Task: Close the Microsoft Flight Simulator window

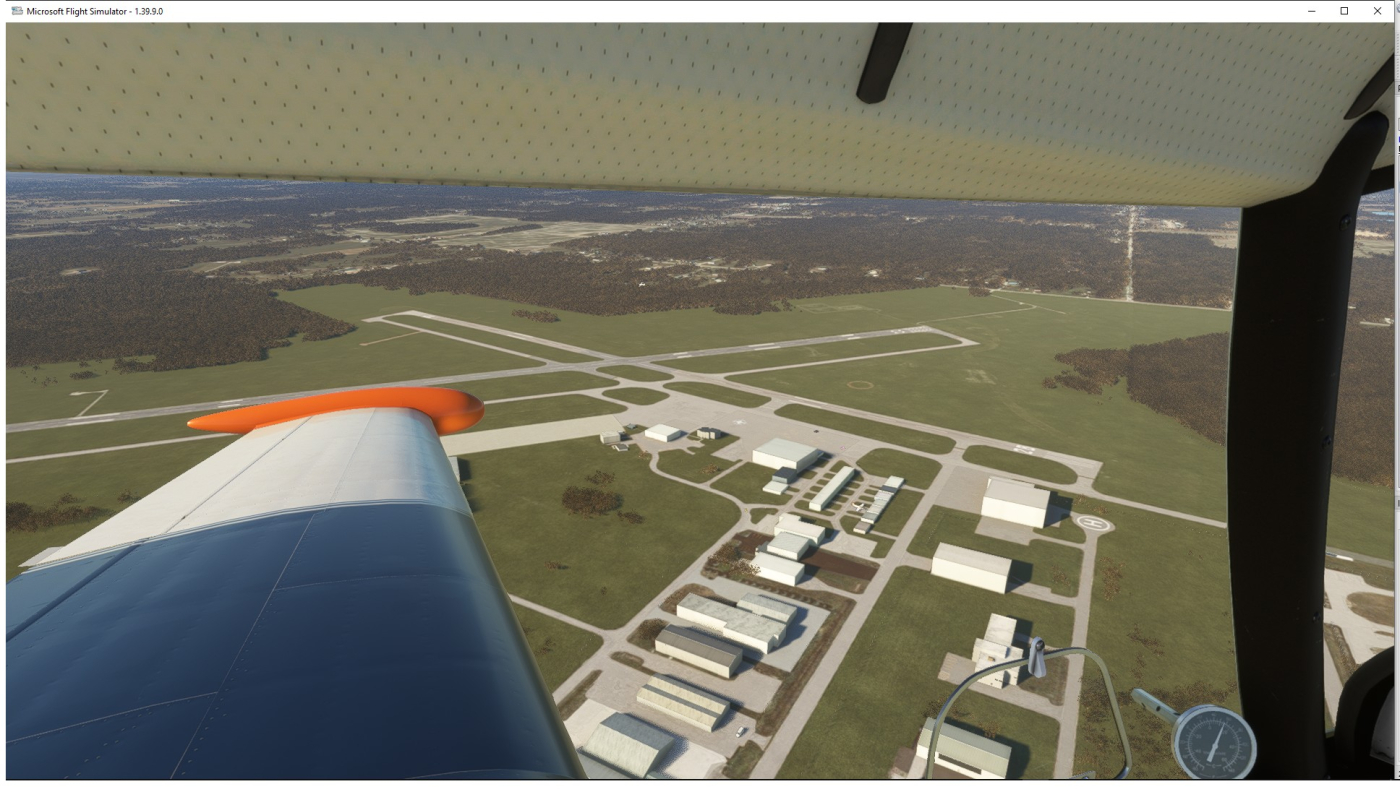Action: pyautogui.click(x=1377, y=11)
